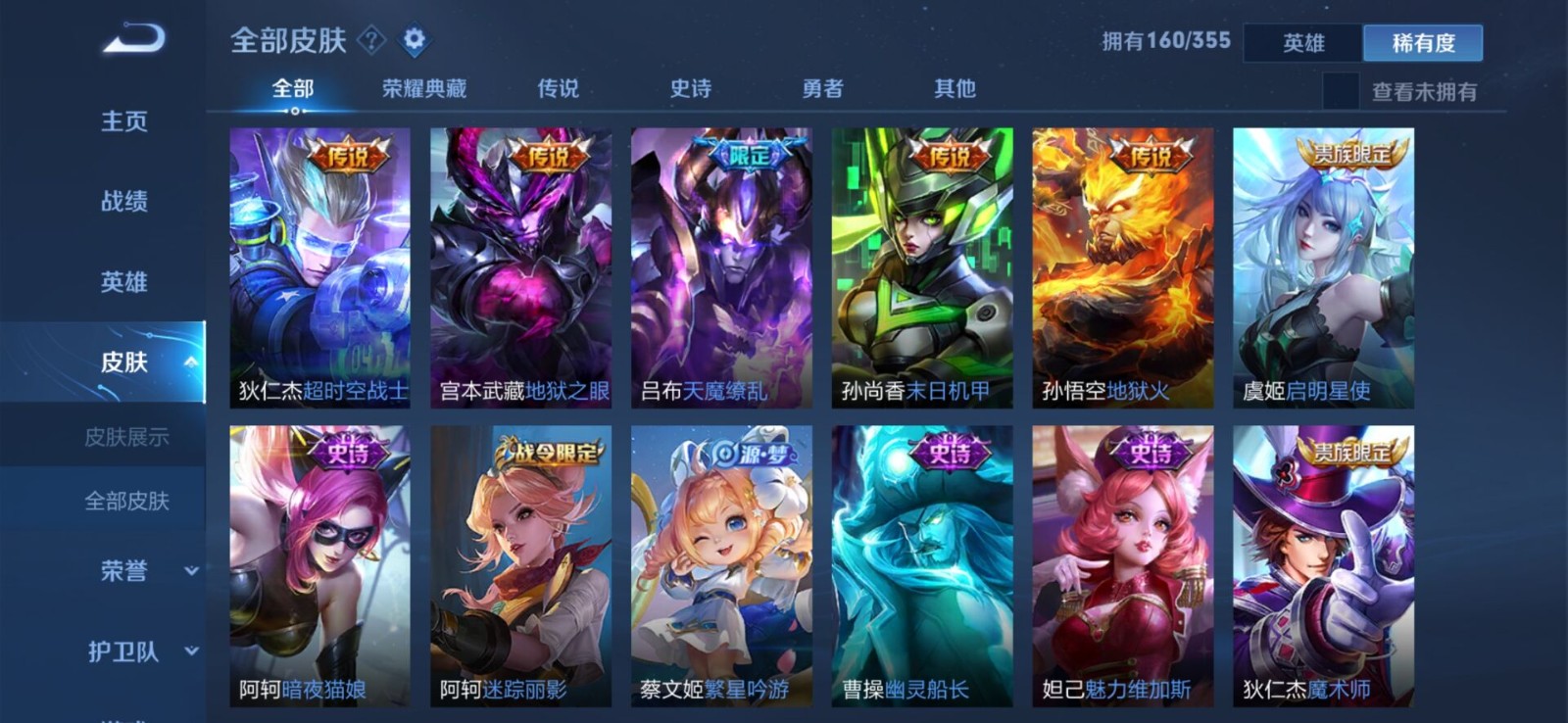Open the 勇者 skins tab
The width and height of the screenshot is (1568, 723).
tap(823, 88)
